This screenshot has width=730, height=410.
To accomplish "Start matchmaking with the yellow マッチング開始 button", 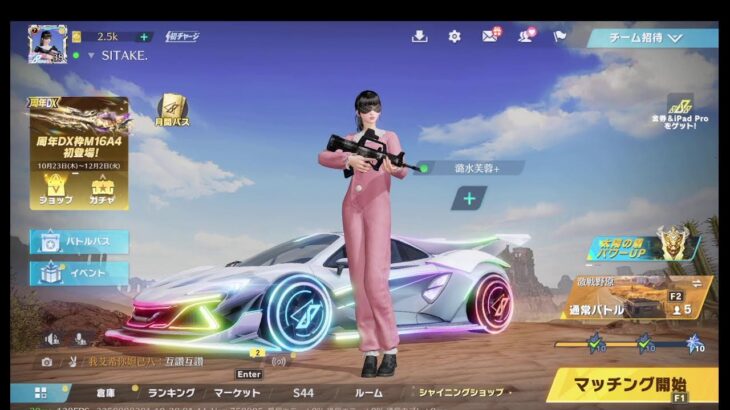I will click(631, 384).
